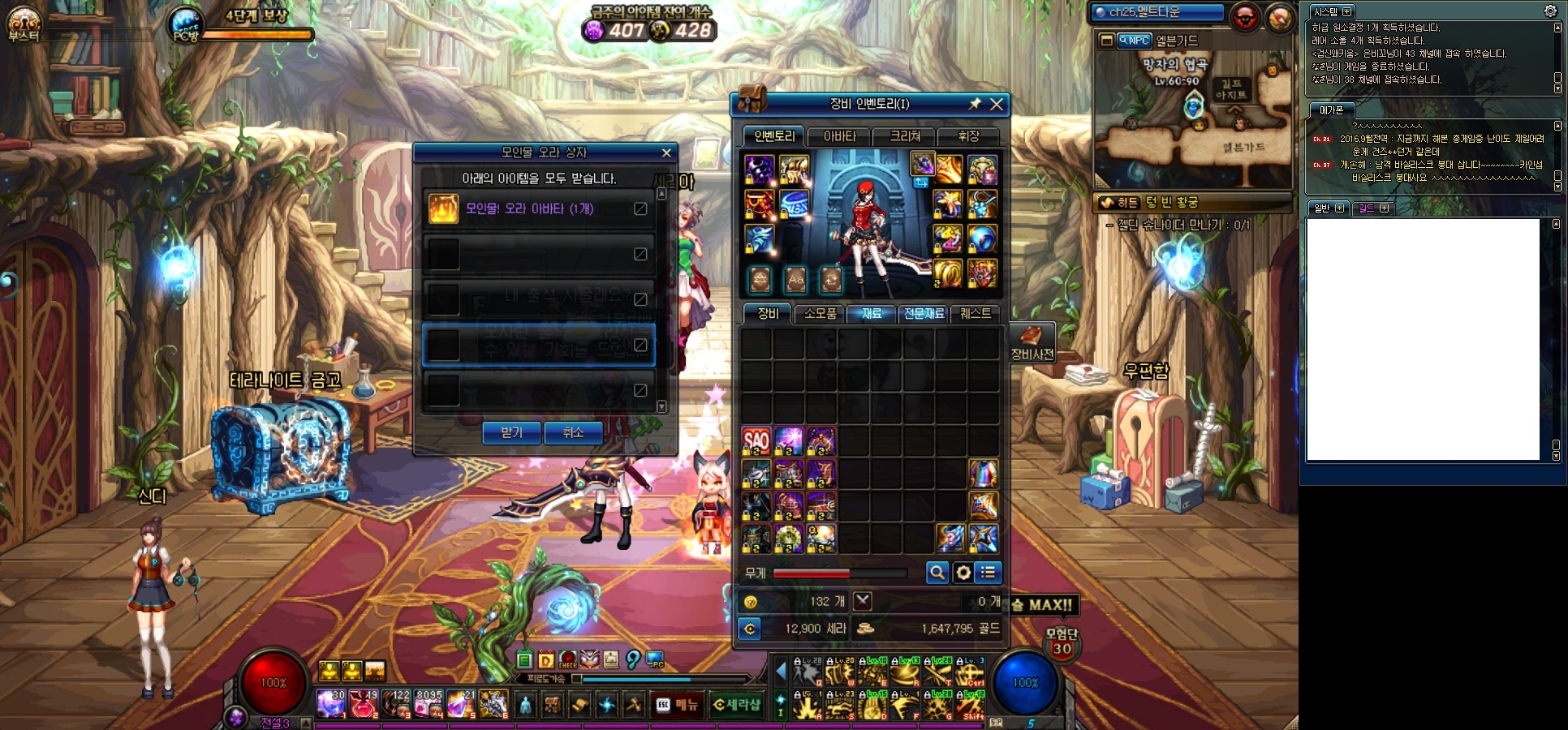Switch to the 길드 chat tab
Image resolution: width=1568 pixels, height=730 pixels.
pos(1372,208)
